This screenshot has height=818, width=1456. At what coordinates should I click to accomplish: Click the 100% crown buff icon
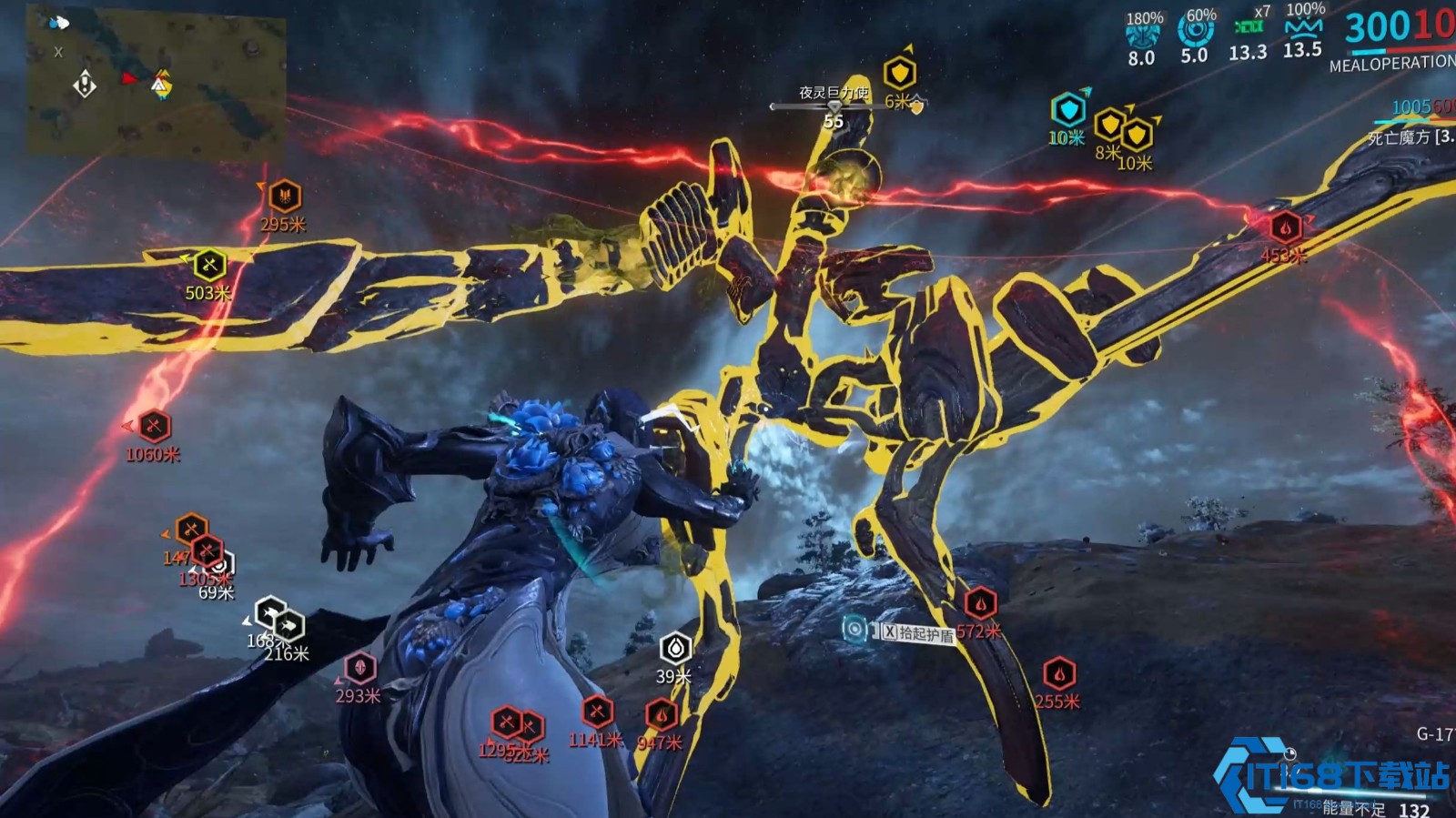tap(1303, 27)
